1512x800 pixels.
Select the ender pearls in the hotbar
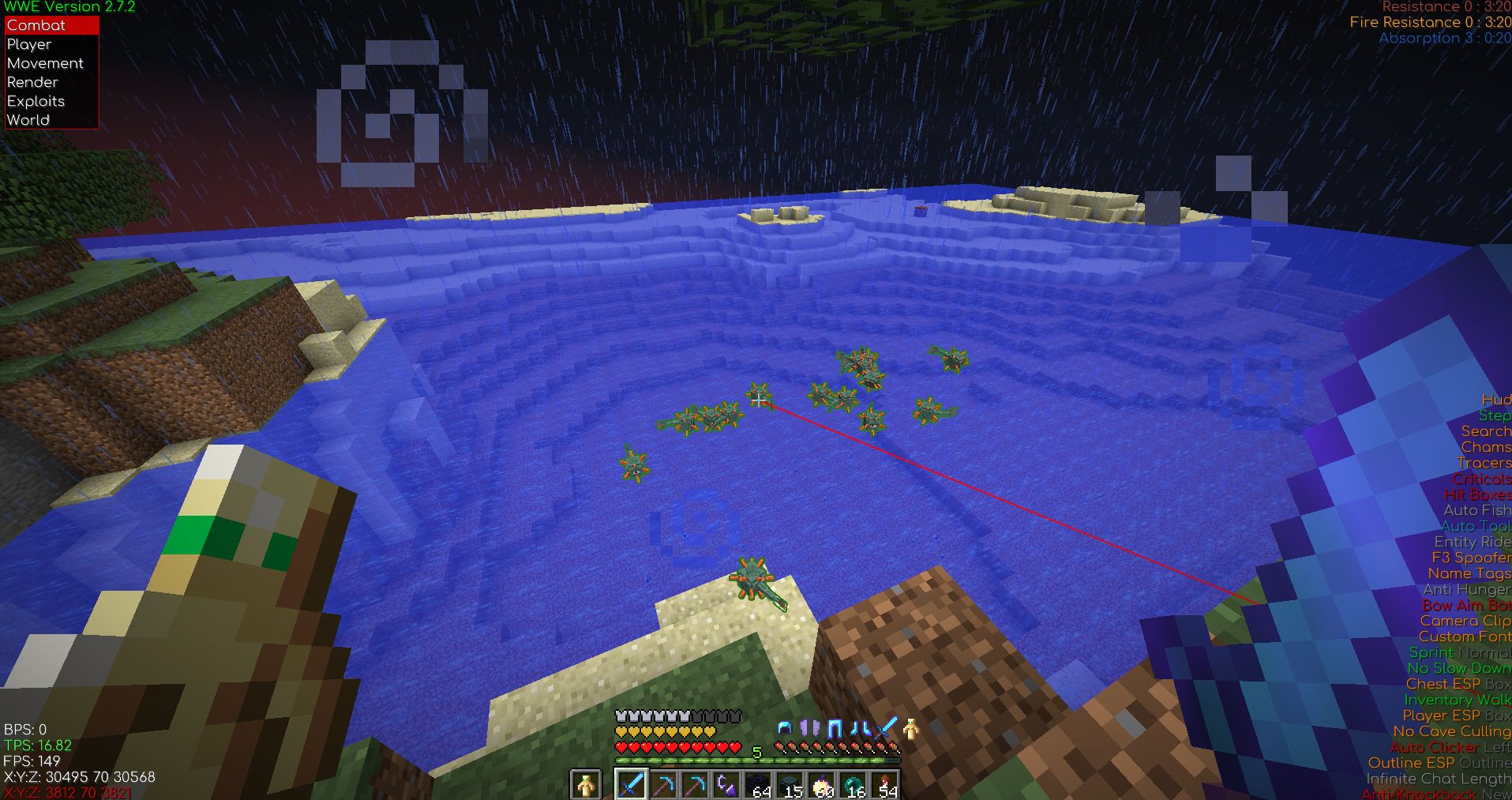[853, 783]
